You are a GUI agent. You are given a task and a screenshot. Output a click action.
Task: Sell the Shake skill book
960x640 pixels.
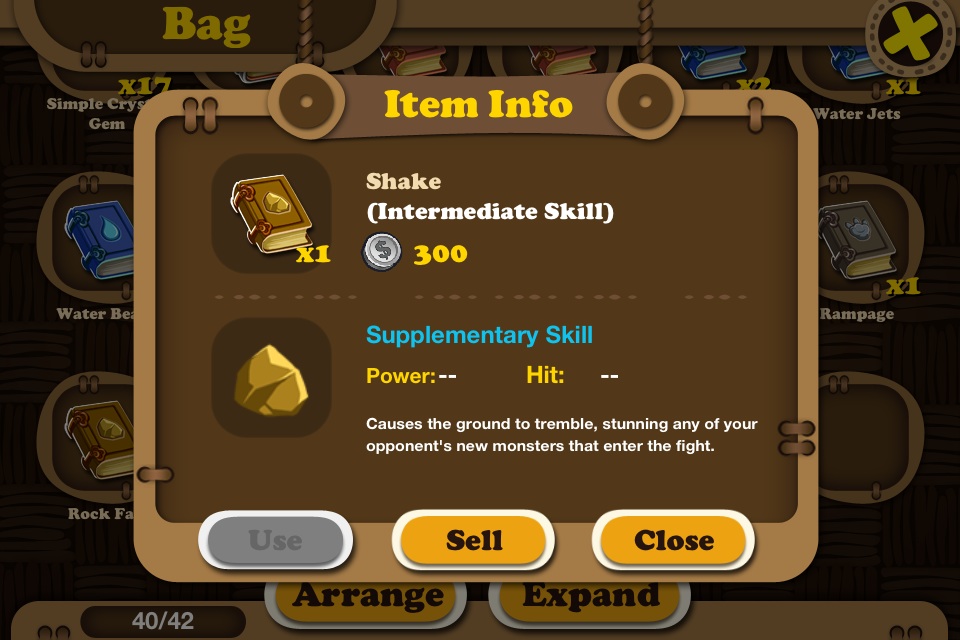[x=474, y=540]
